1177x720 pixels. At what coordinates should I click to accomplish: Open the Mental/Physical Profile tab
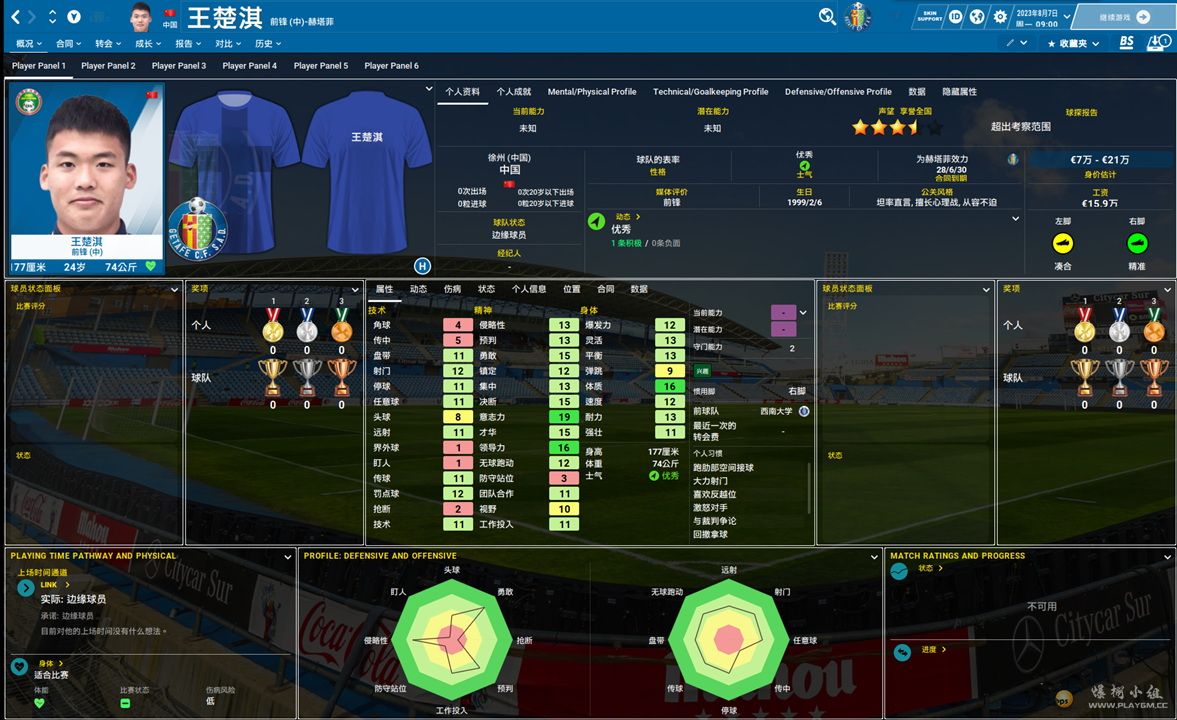592,92
